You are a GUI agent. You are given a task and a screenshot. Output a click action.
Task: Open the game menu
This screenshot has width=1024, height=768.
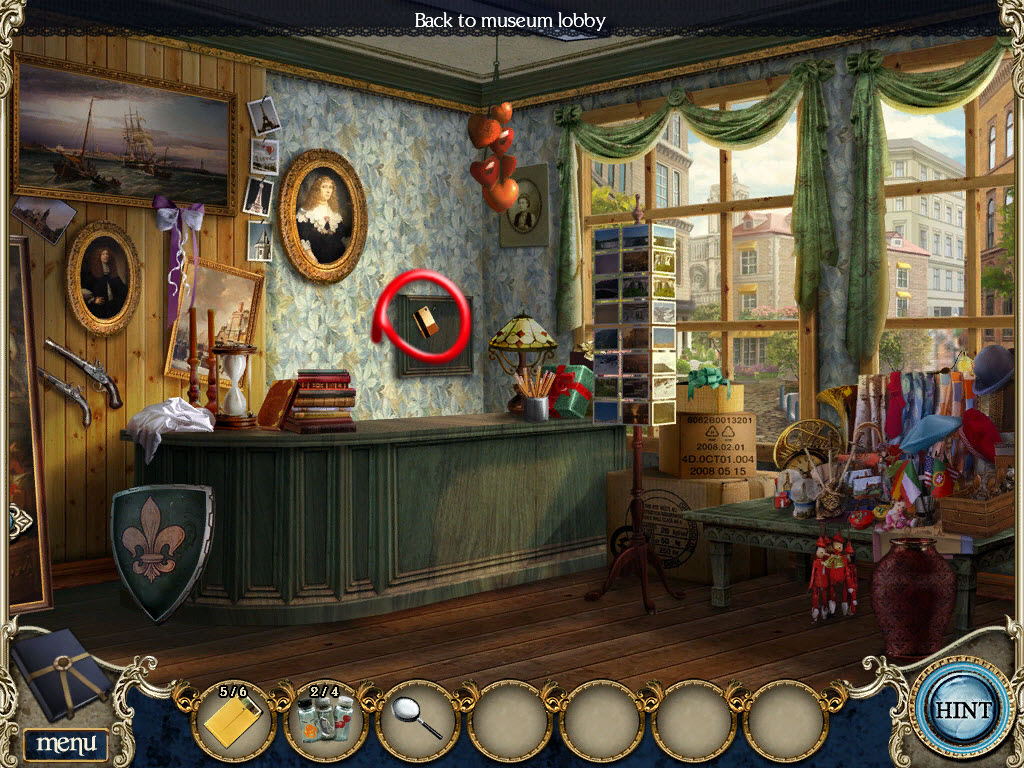click(x=65, y=743)
